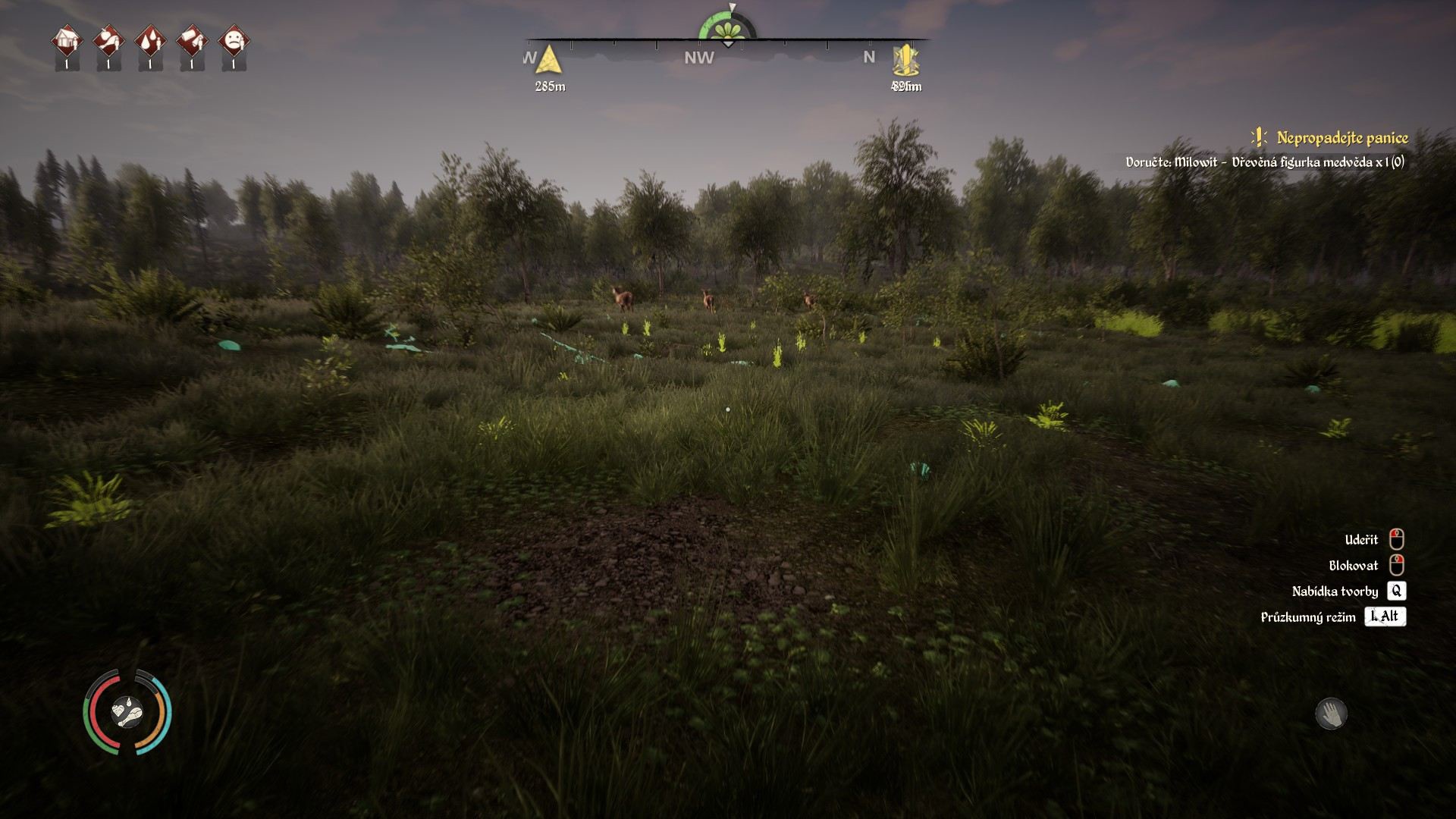
Task: Select the yellow arrow marker on the compass
Action: [x=549, y=60]
